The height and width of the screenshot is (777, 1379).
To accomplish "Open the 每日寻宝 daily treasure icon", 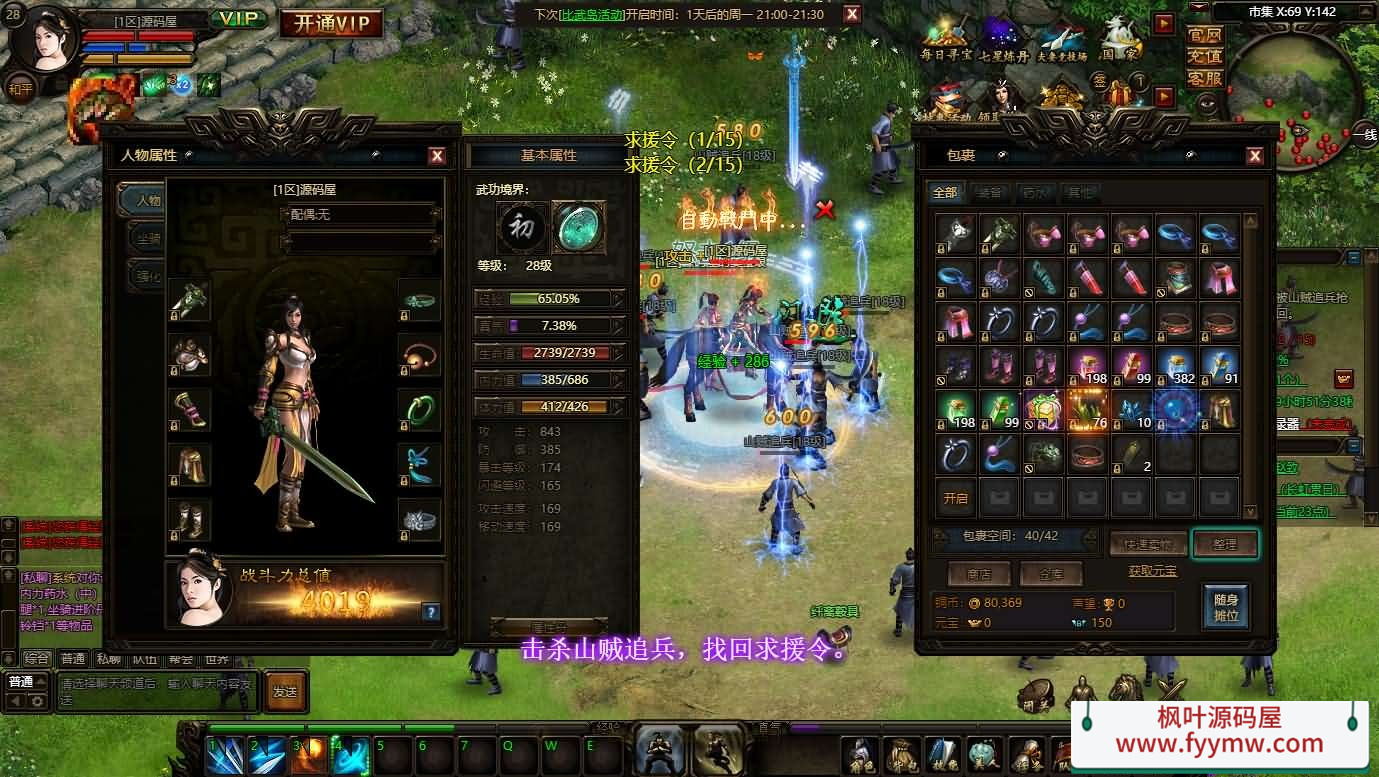I will (945, 40).
